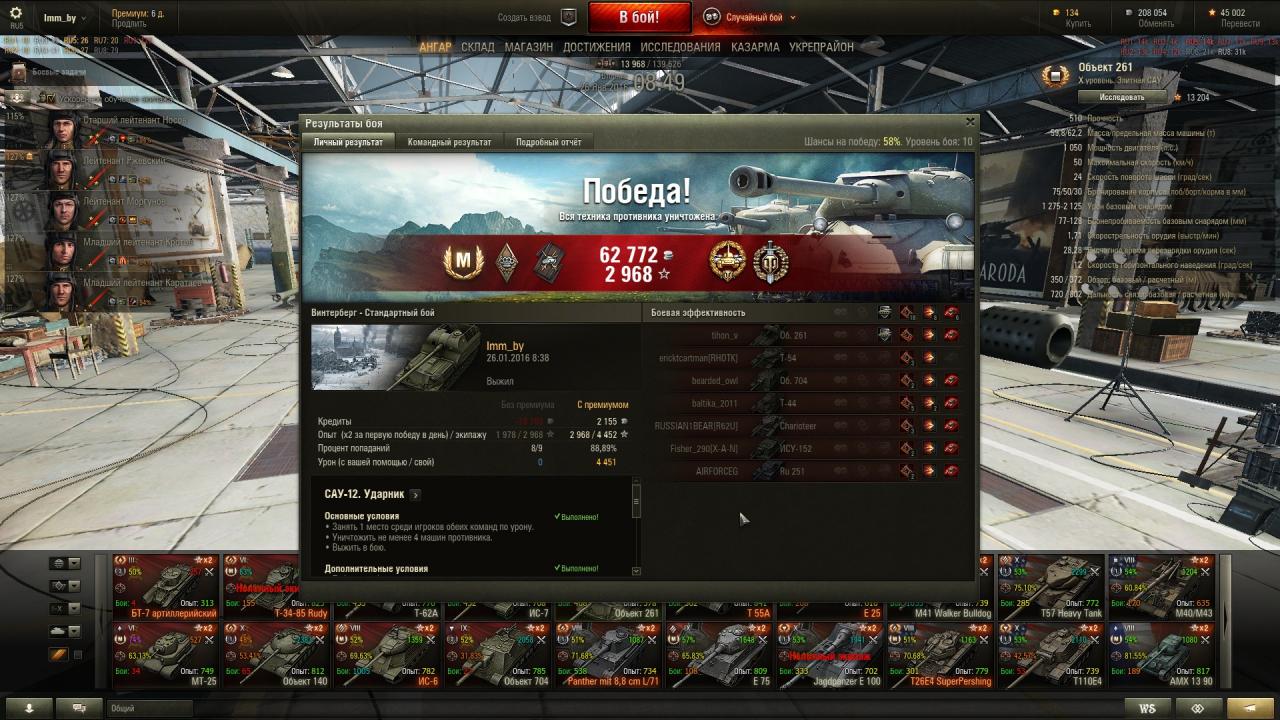
Task: Go to the МАГАЗИН store section
Action: tap(528, 47)
